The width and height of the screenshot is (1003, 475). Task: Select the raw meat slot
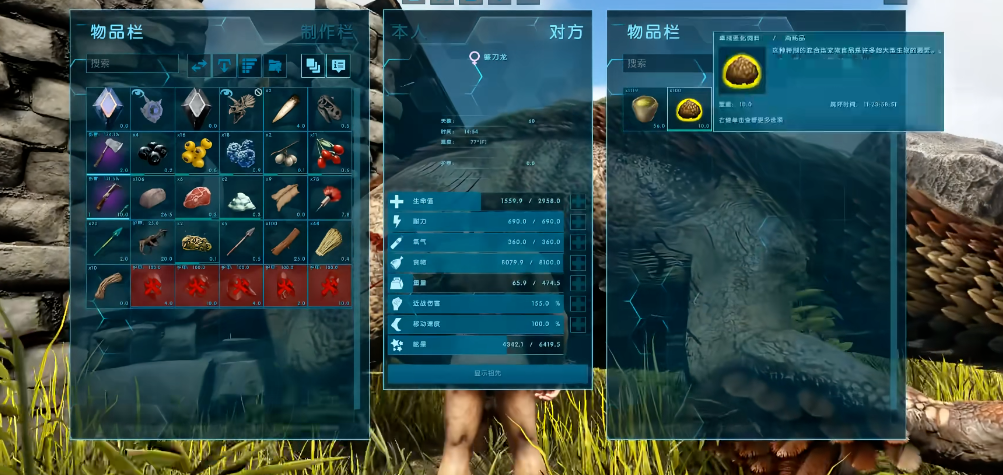point(195,197)
